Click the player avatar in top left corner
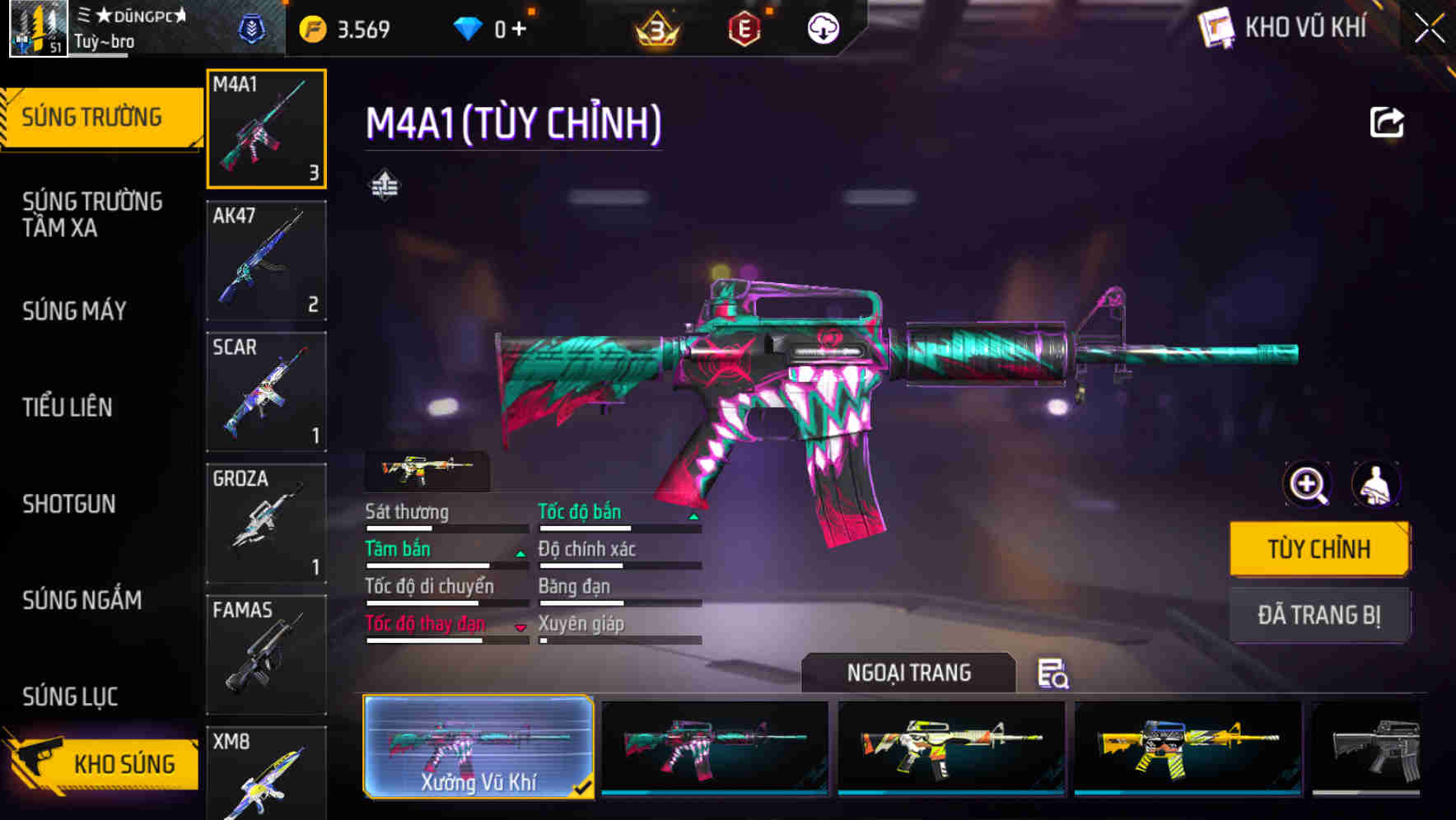 pos(37,27)
